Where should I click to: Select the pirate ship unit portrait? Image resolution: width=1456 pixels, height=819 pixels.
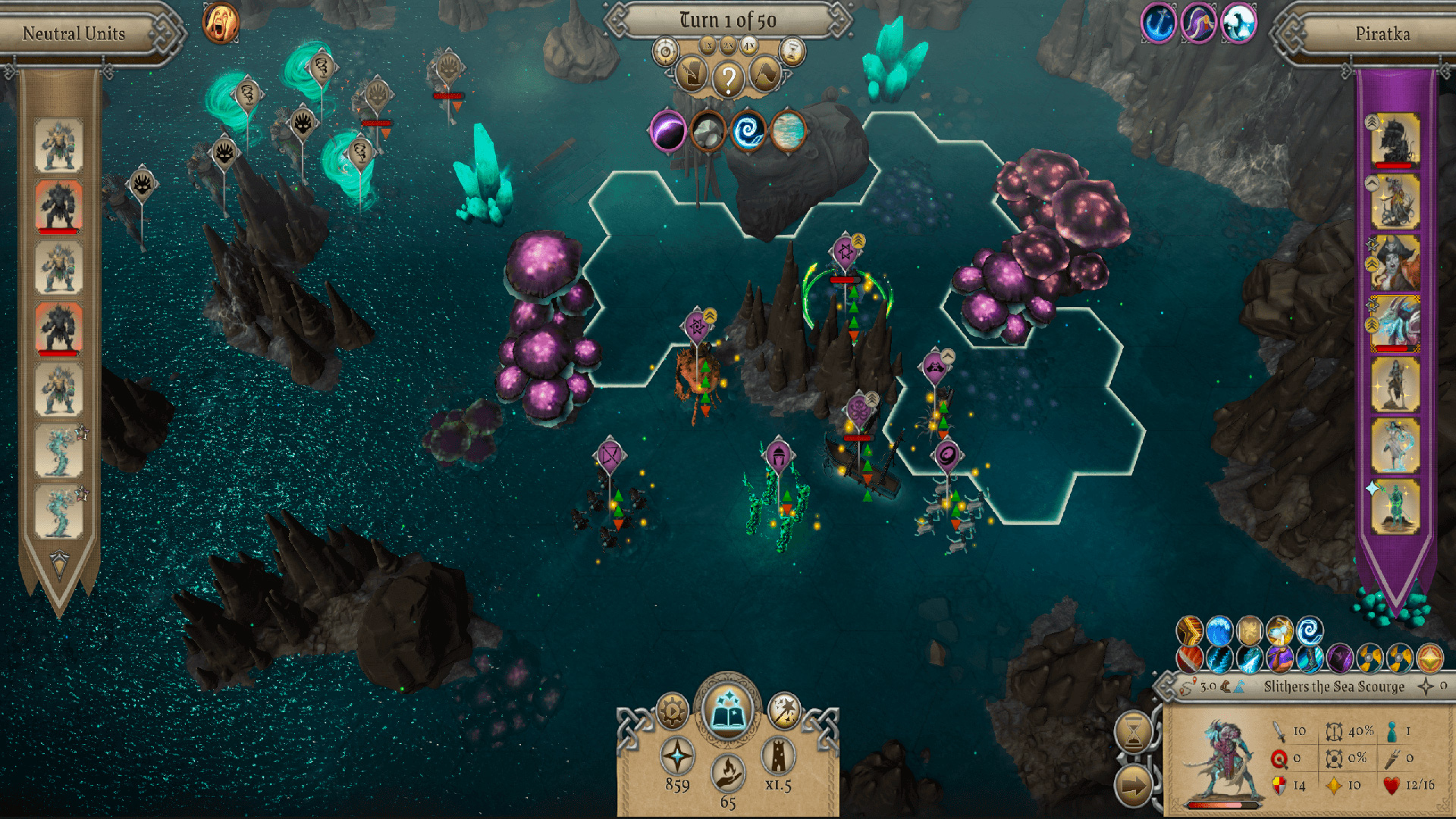1395,140
